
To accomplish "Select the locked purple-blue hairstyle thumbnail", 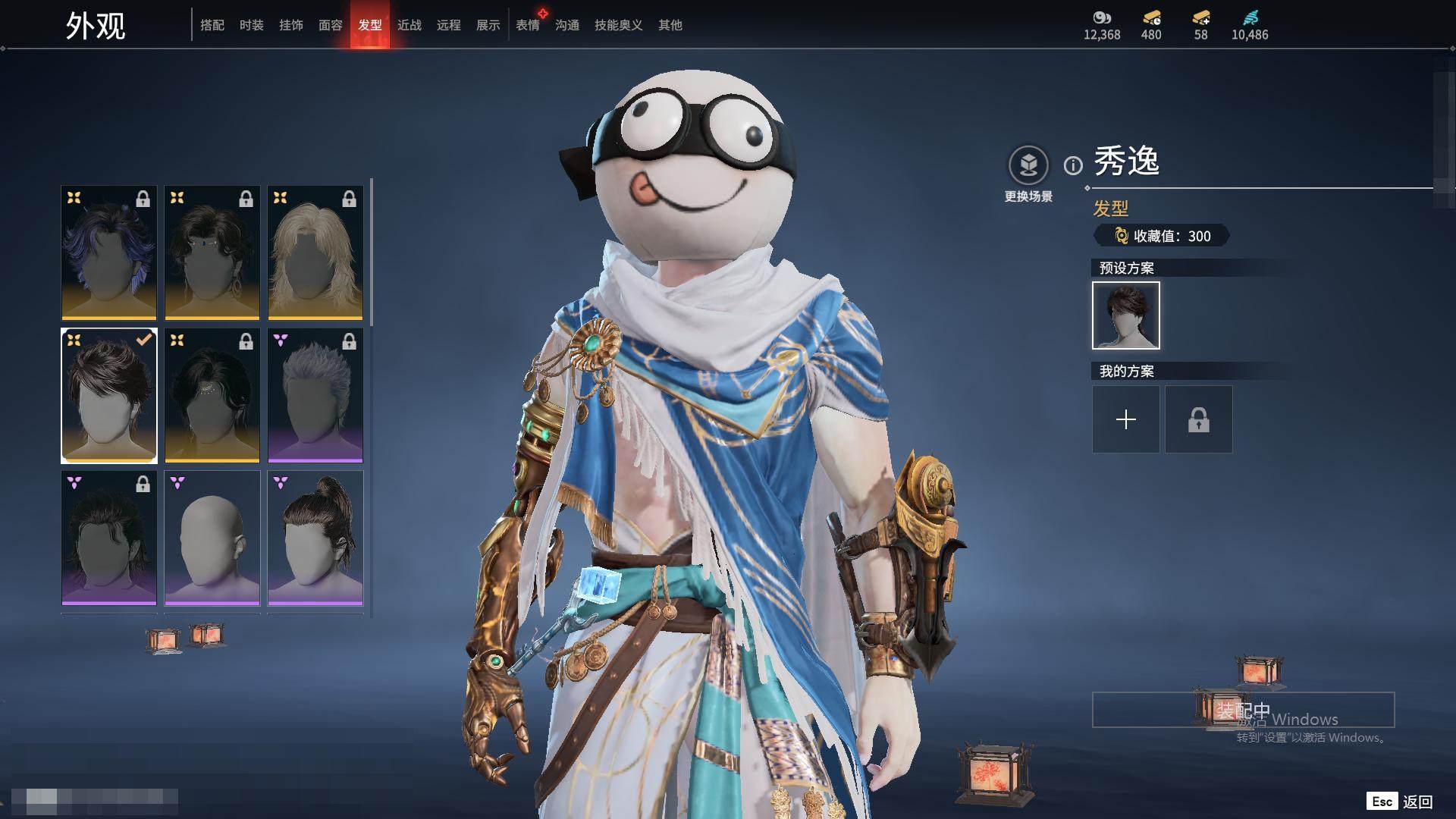I will (x=109, y=253).
